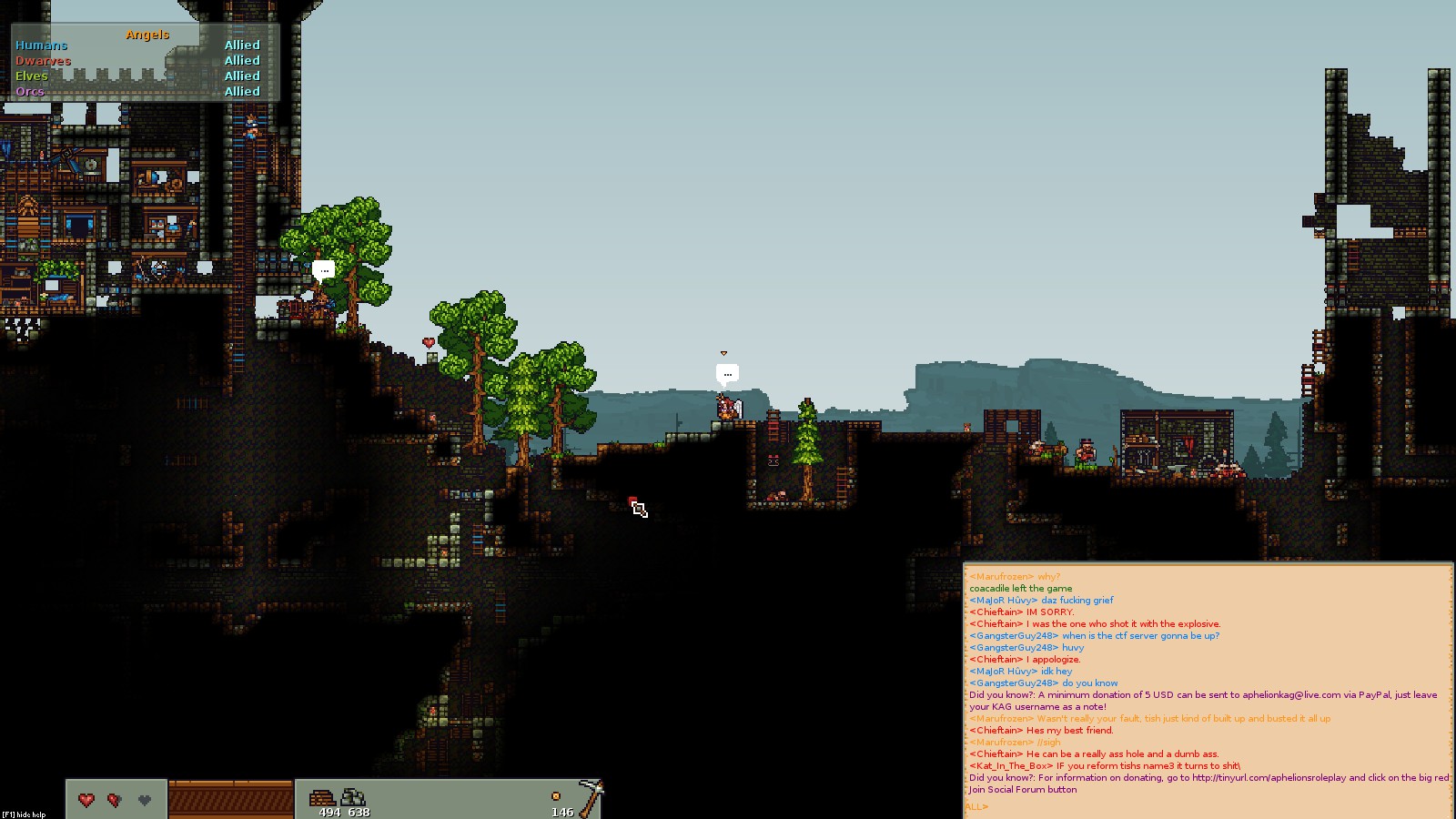
Task: Select the Dwarves faction row
Action: pos(43,61)
